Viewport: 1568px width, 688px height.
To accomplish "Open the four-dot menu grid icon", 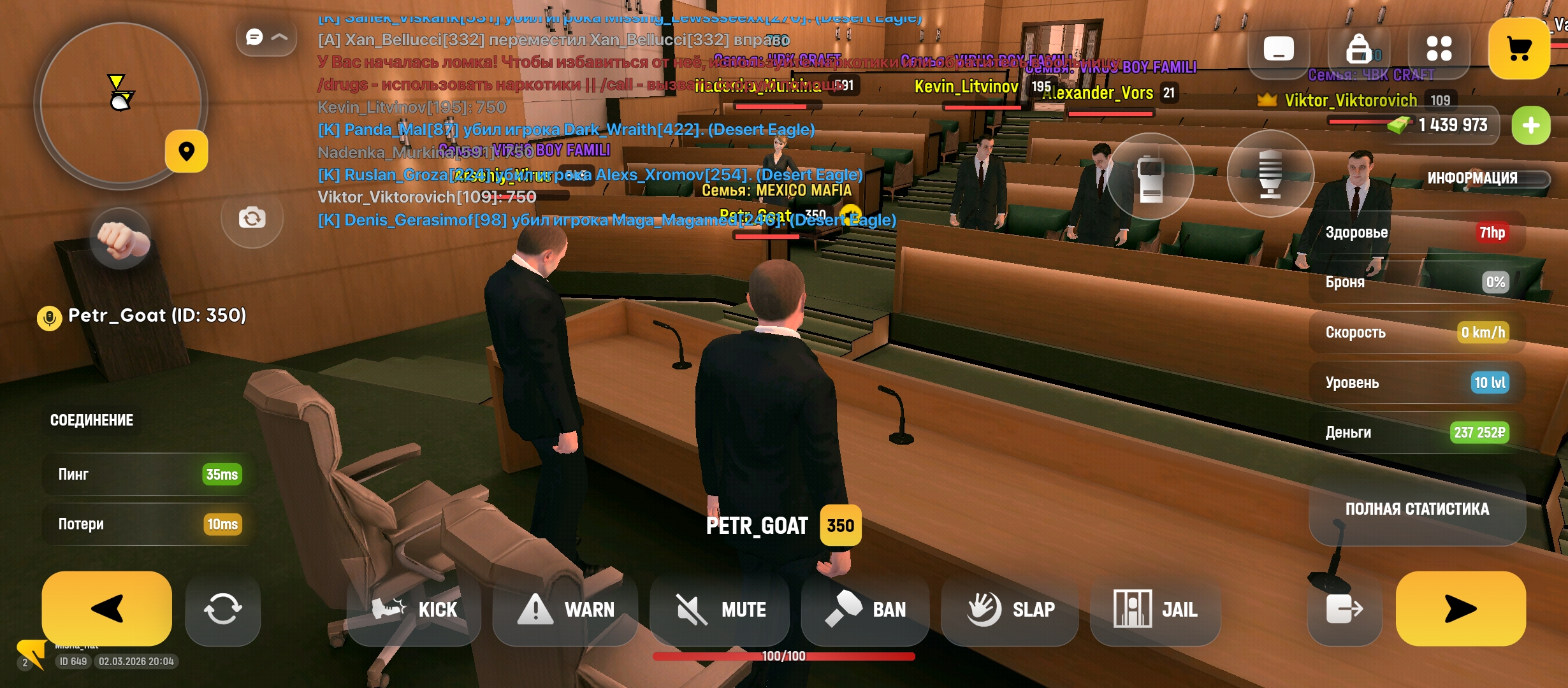I will 1439,48.
